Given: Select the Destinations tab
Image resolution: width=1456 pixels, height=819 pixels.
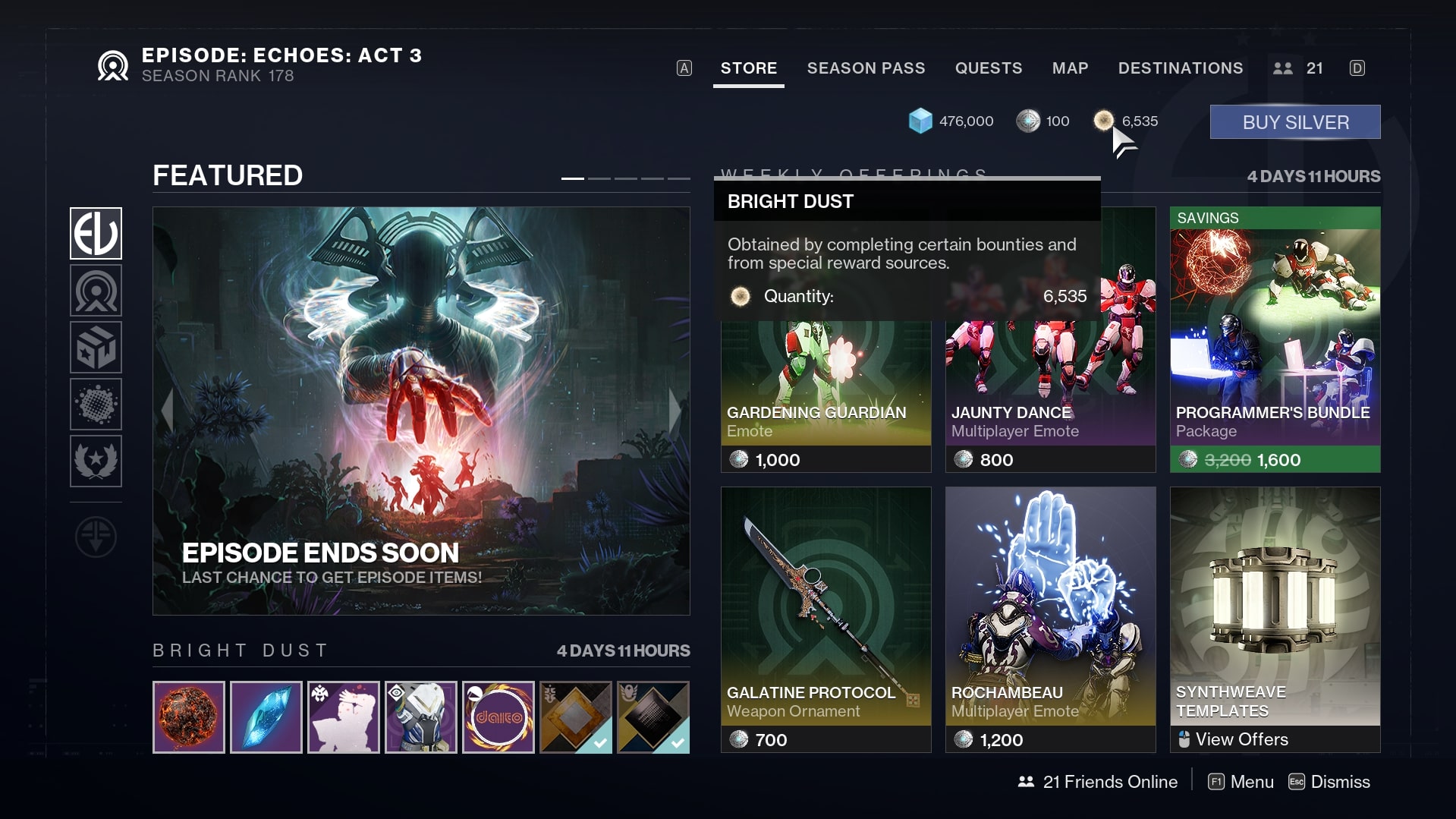Looking at the screenshot, I should point(1180,68).
